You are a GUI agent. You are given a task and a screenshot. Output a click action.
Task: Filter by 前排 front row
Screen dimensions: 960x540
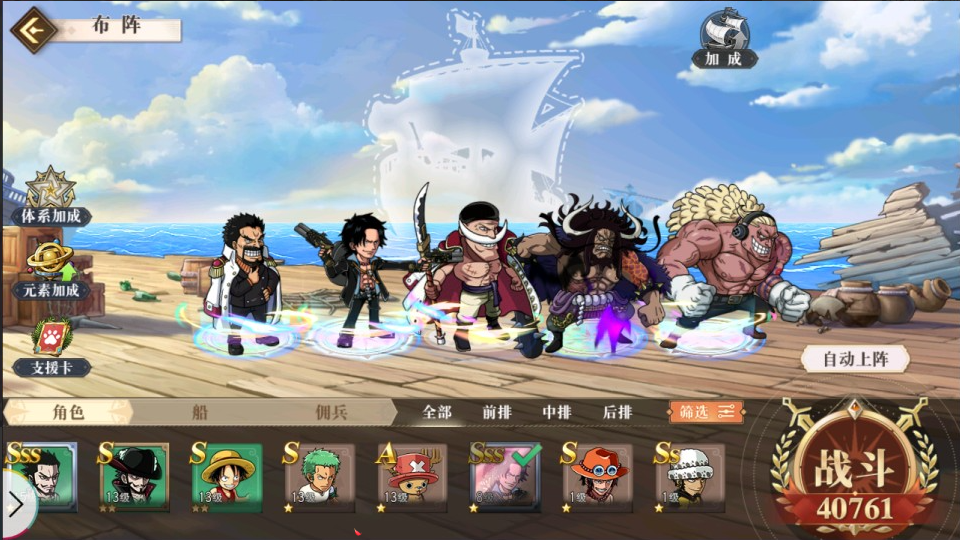coord(497,412)
